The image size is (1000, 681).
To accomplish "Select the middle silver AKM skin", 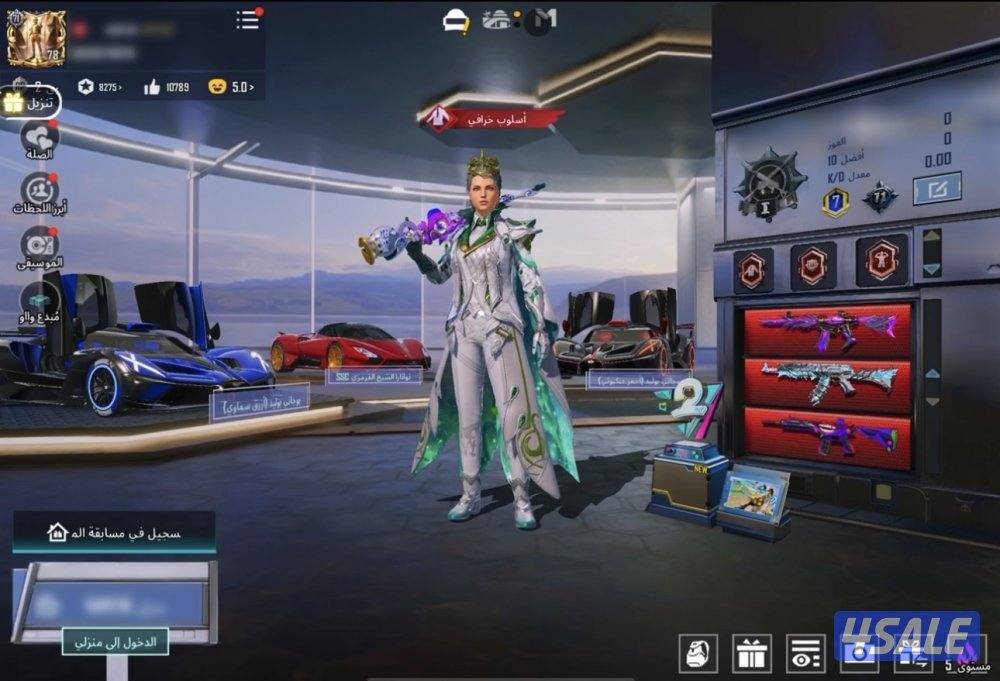I will click(827, 383).
